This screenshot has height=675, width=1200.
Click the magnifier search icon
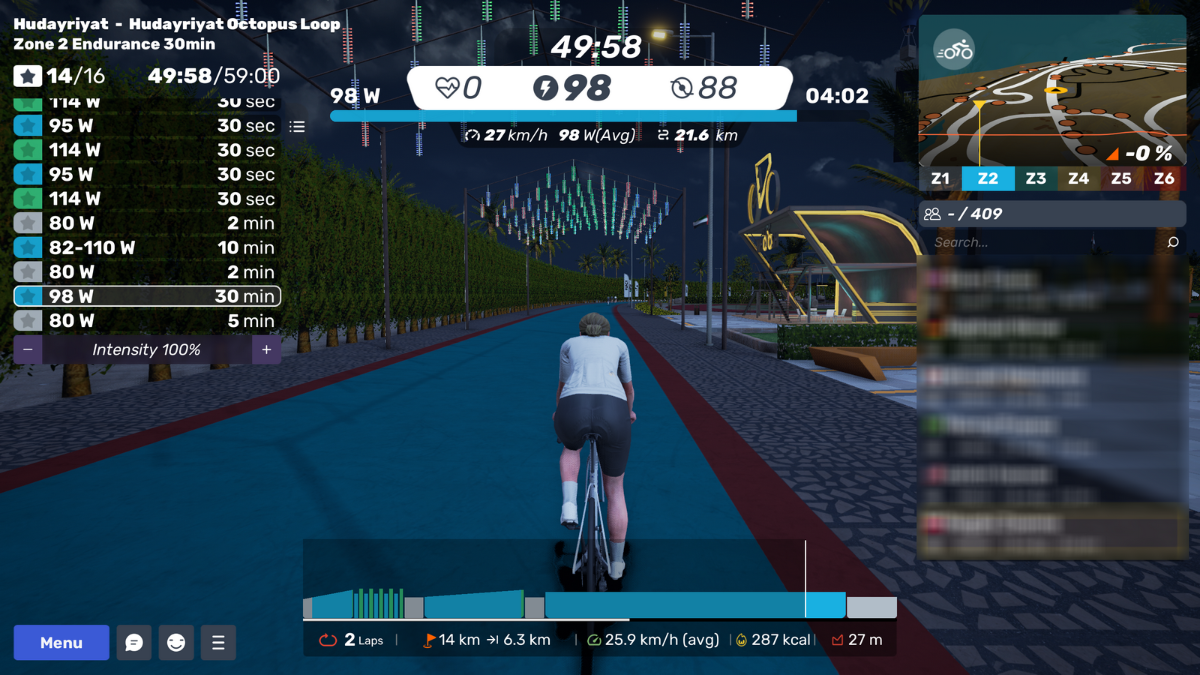coord(1173,242)
